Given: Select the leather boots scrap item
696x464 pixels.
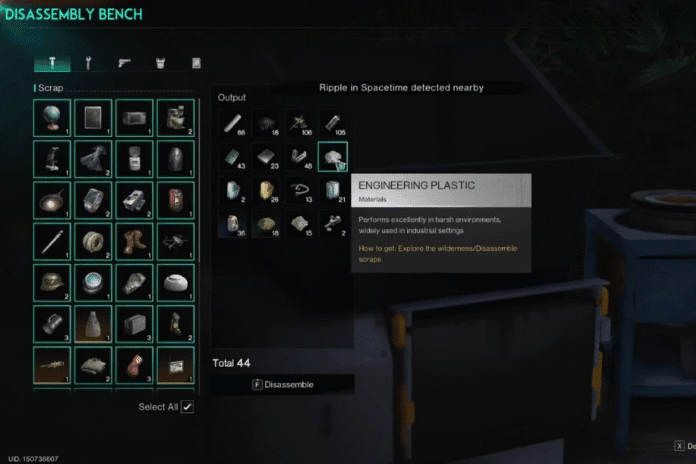Looking at the screenshot, I should [x=134, y=241].
